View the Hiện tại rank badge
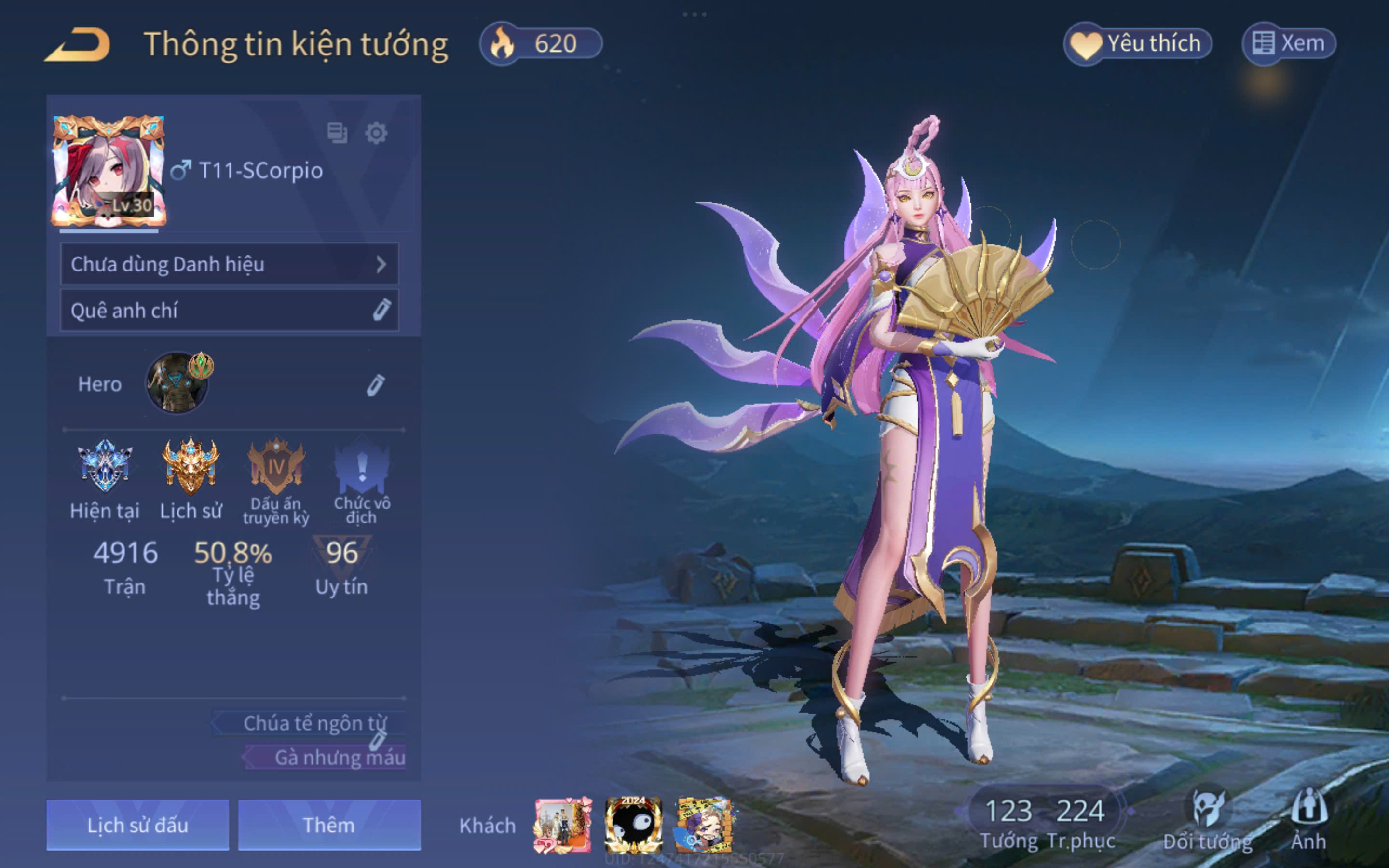This screenshot has width=1389, height=868. pyautogui.click(x=105, y=466)
